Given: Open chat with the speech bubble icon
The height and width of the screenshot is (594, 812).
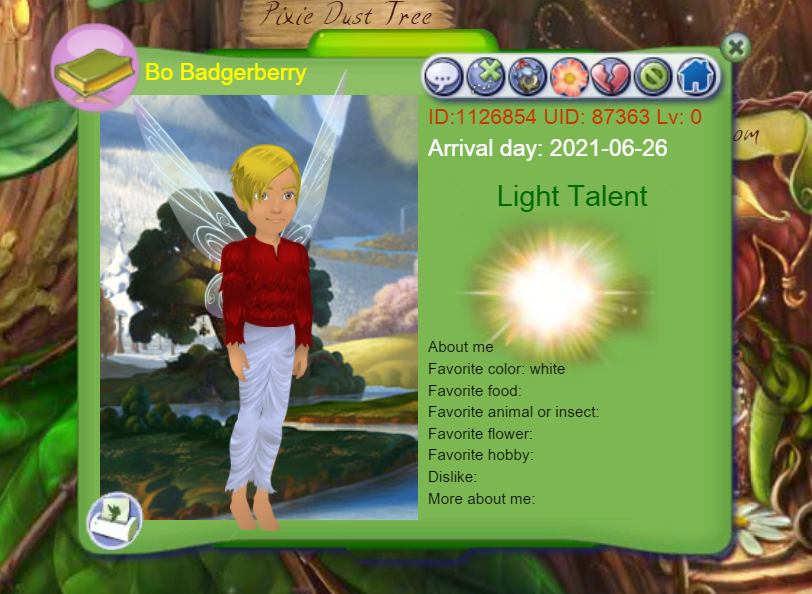Looking at the screenshot, I should (443, 77).
